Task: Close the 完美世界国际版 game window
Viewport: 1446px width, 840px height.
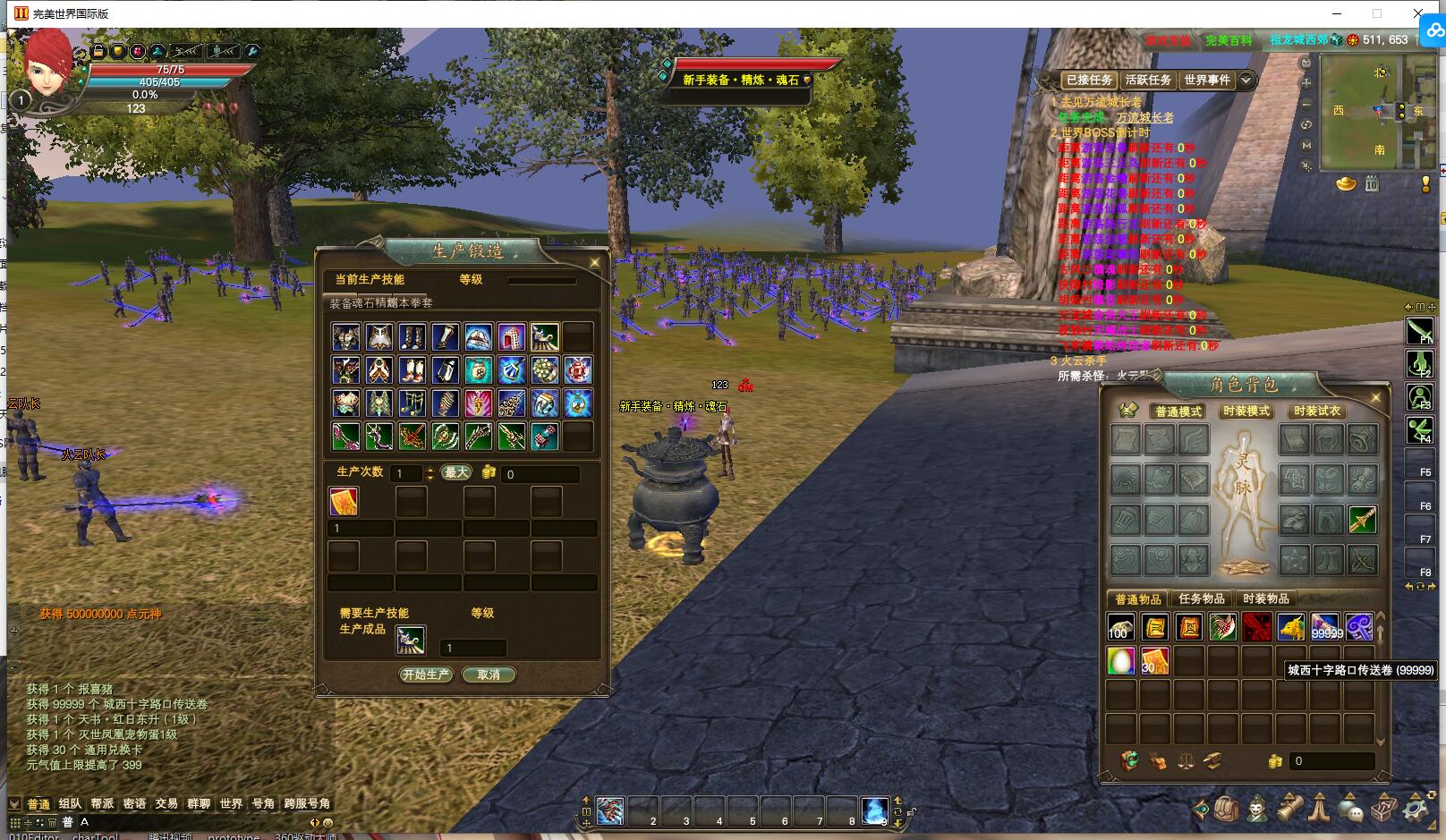Action: click(x=1418, y=13)
